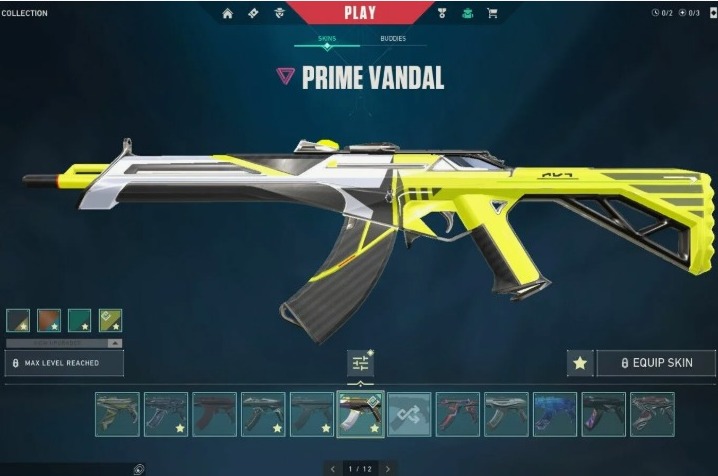Choose the orange color variant swatch
The image size is (718, 476).
[x=49, y=320]
